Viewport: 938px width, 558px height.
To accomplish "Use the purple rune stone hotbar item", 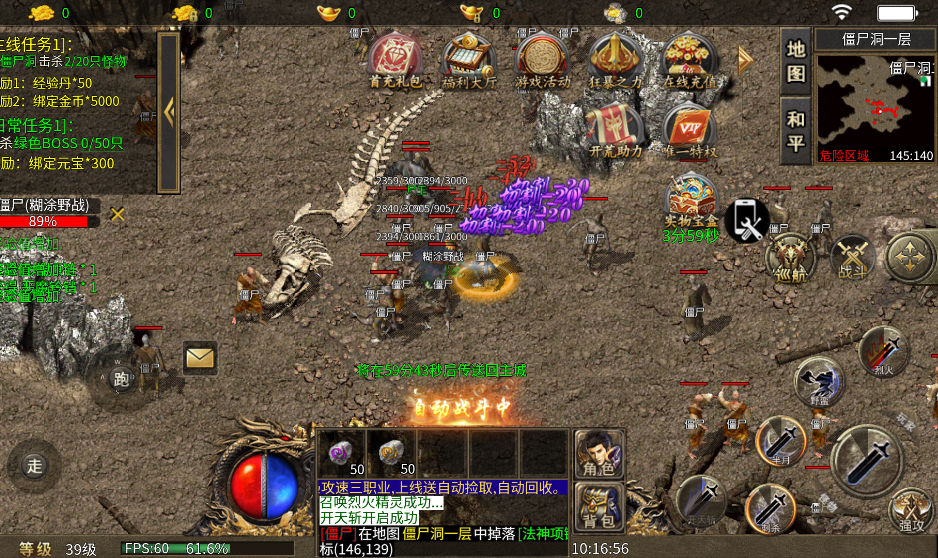I will (x=342, y=452).
